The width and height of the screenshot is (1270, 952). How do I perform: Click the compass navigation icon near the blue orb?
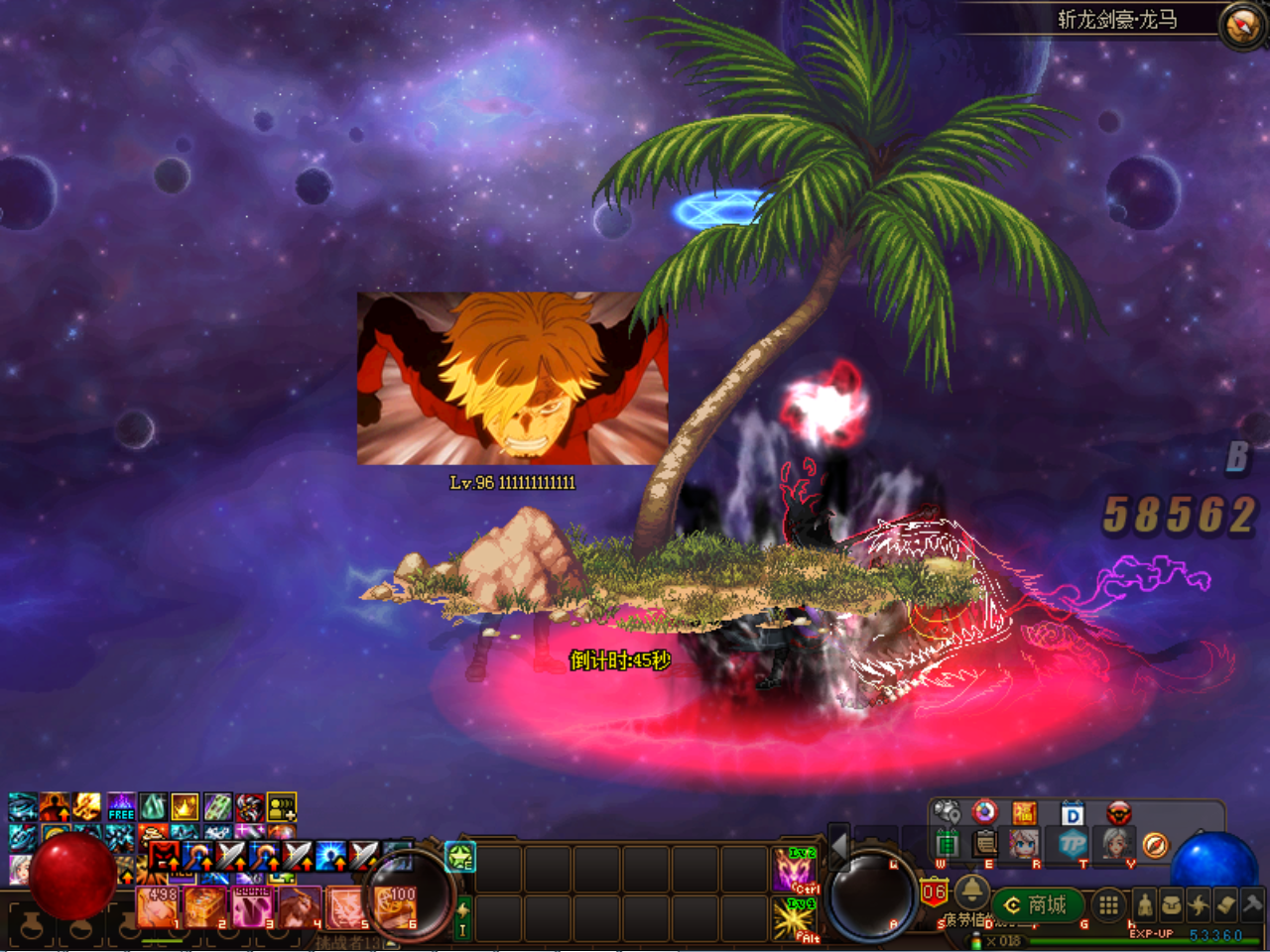click(1156, 845)
